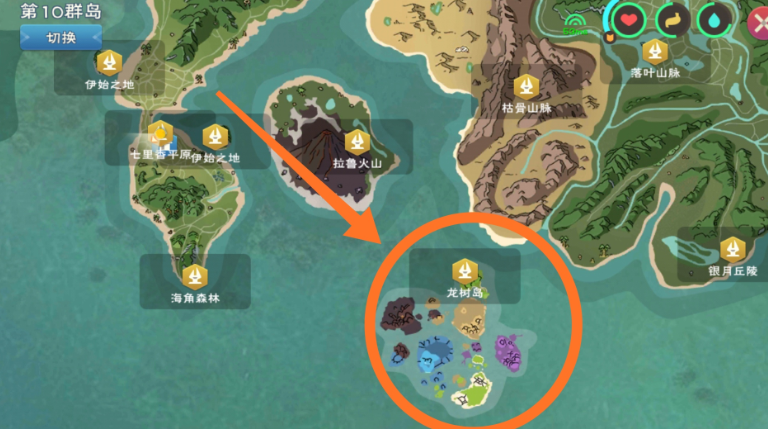Pick the 落叶山脉 map marker
Image resolution: width=768 pixels, height=429 pixels.
click(655, 50)
